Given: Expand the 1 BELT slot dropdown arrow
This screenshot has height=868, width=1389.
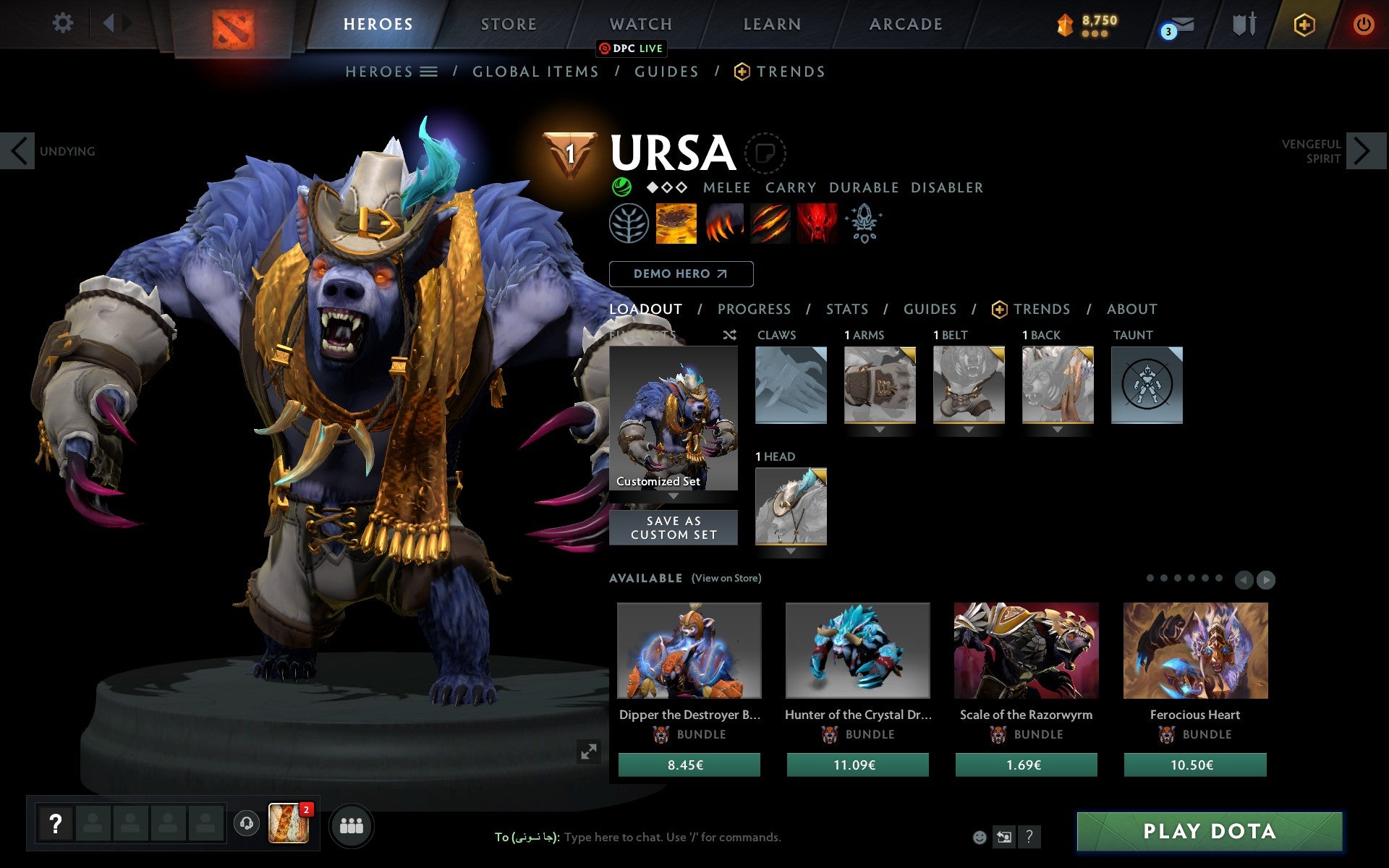Looking at the screenshot, I should pos(968,428).
